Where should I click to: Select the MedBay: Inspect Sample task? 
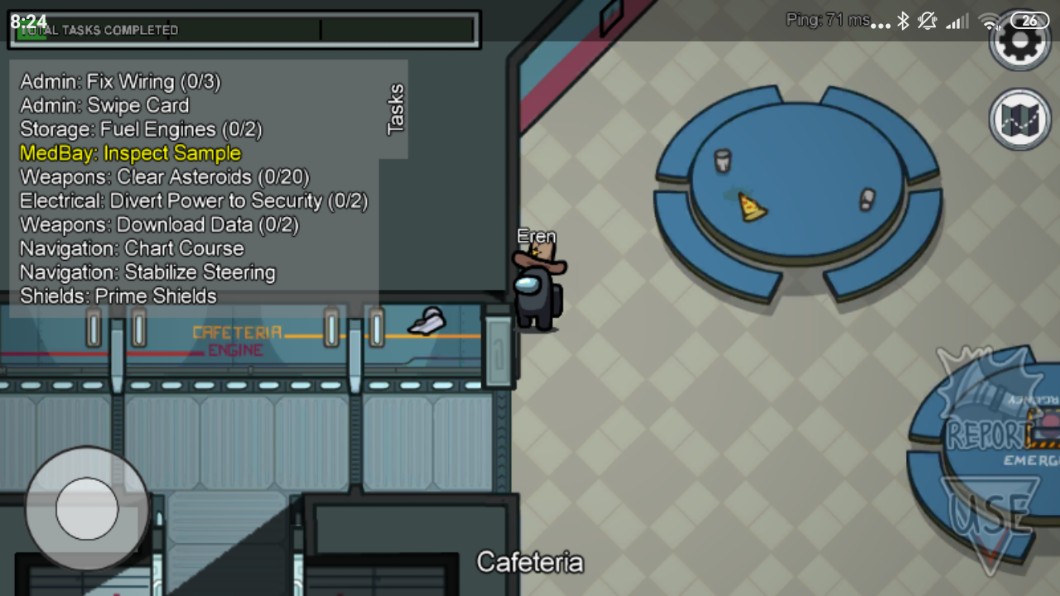tap(130, 153)
